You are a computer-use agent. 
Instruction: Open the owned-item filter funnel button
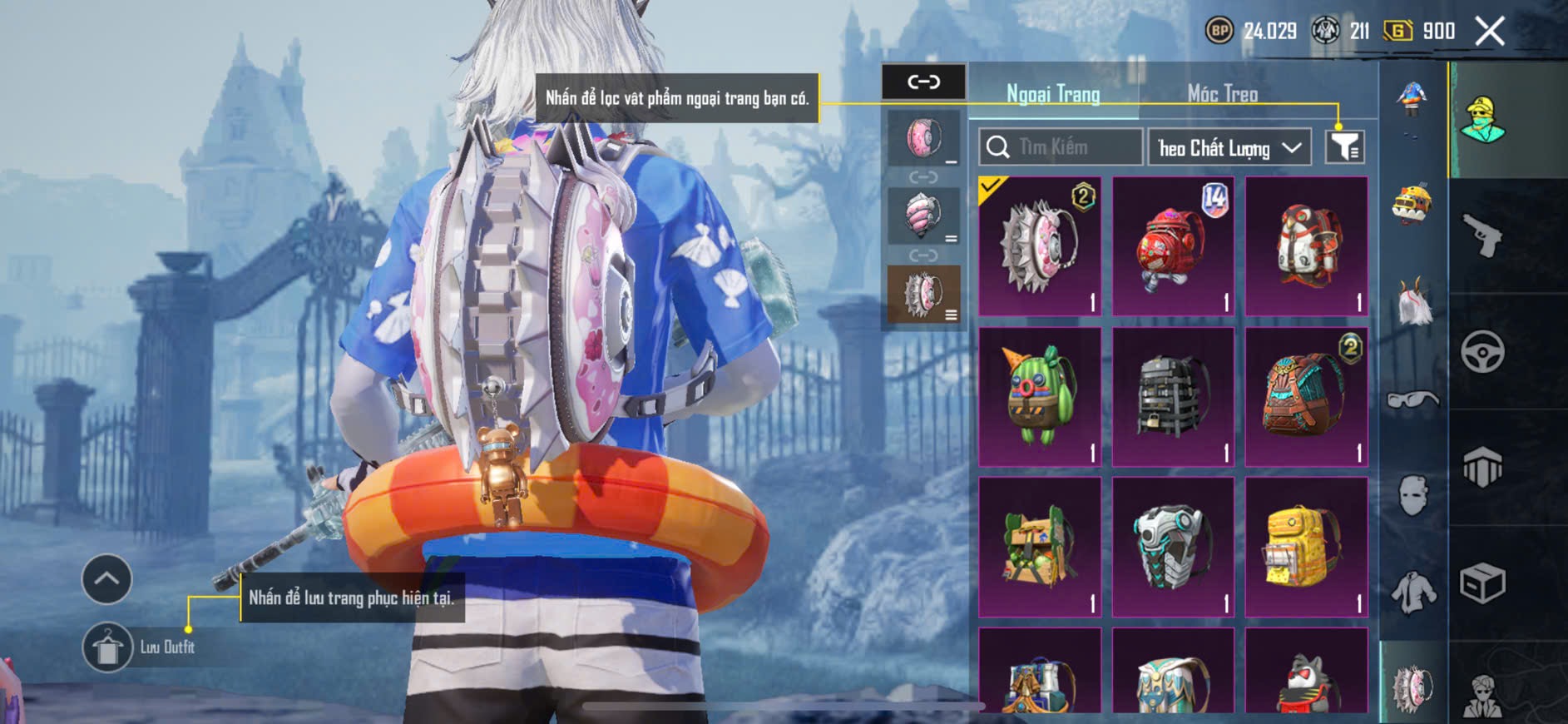pos(1344,147)
